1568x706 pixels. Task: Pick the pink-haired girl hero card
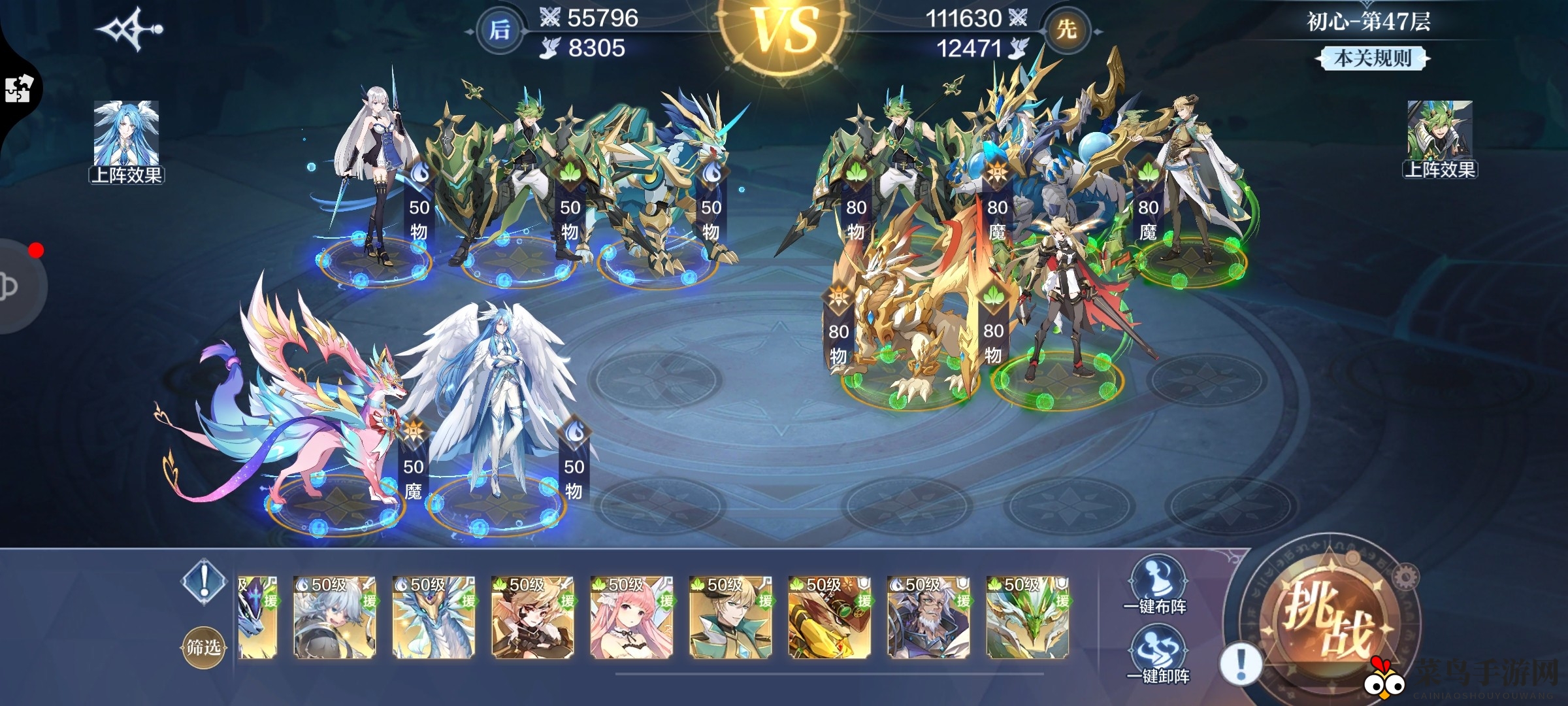pyautogui.click(x=631, y=617)
